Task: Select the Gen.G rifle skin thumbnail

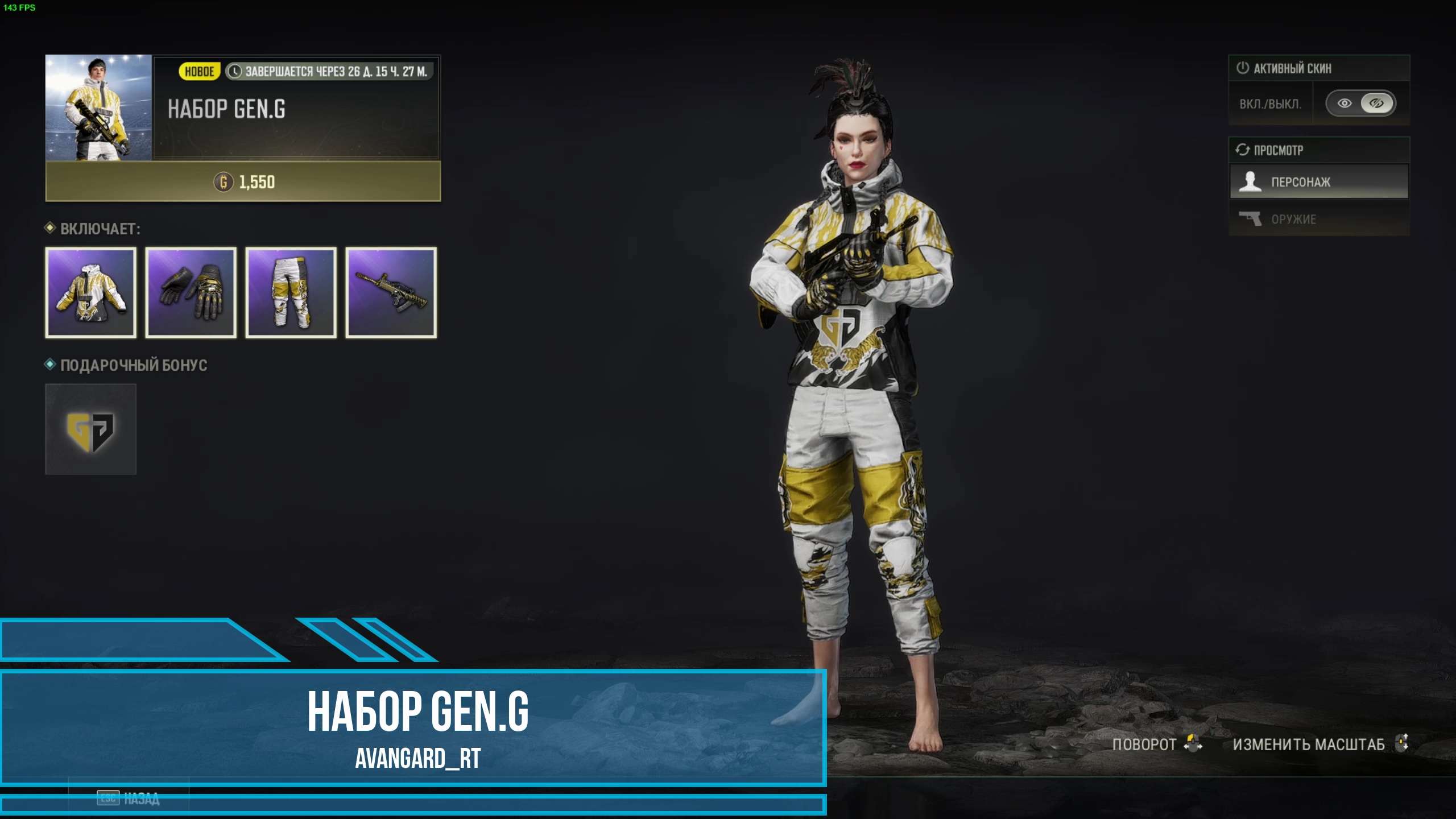Action: pyautogui.click(x=391, y=293)
